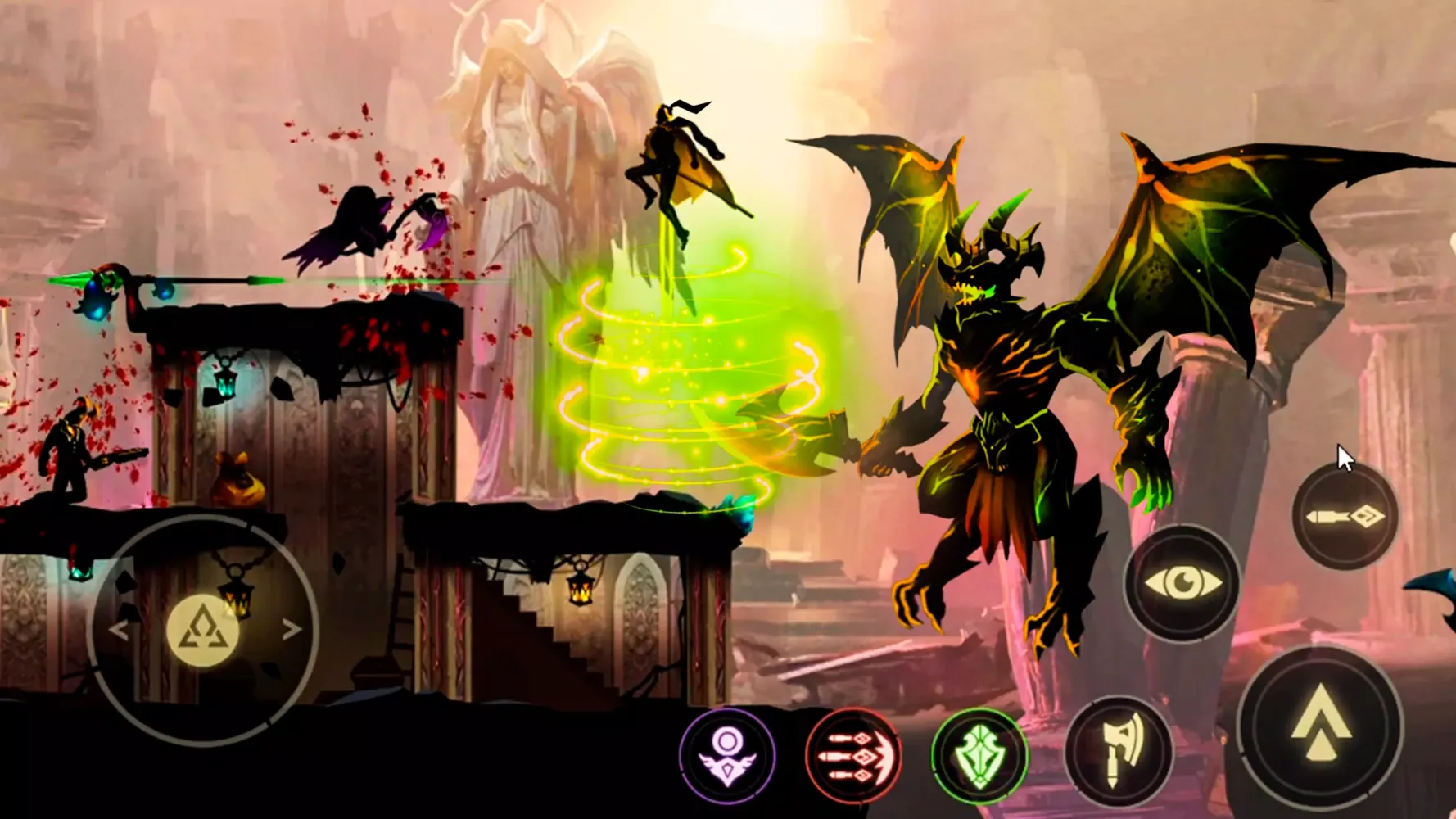
Task: Activate the purple winged orb skill
Action: pos(727,755)
